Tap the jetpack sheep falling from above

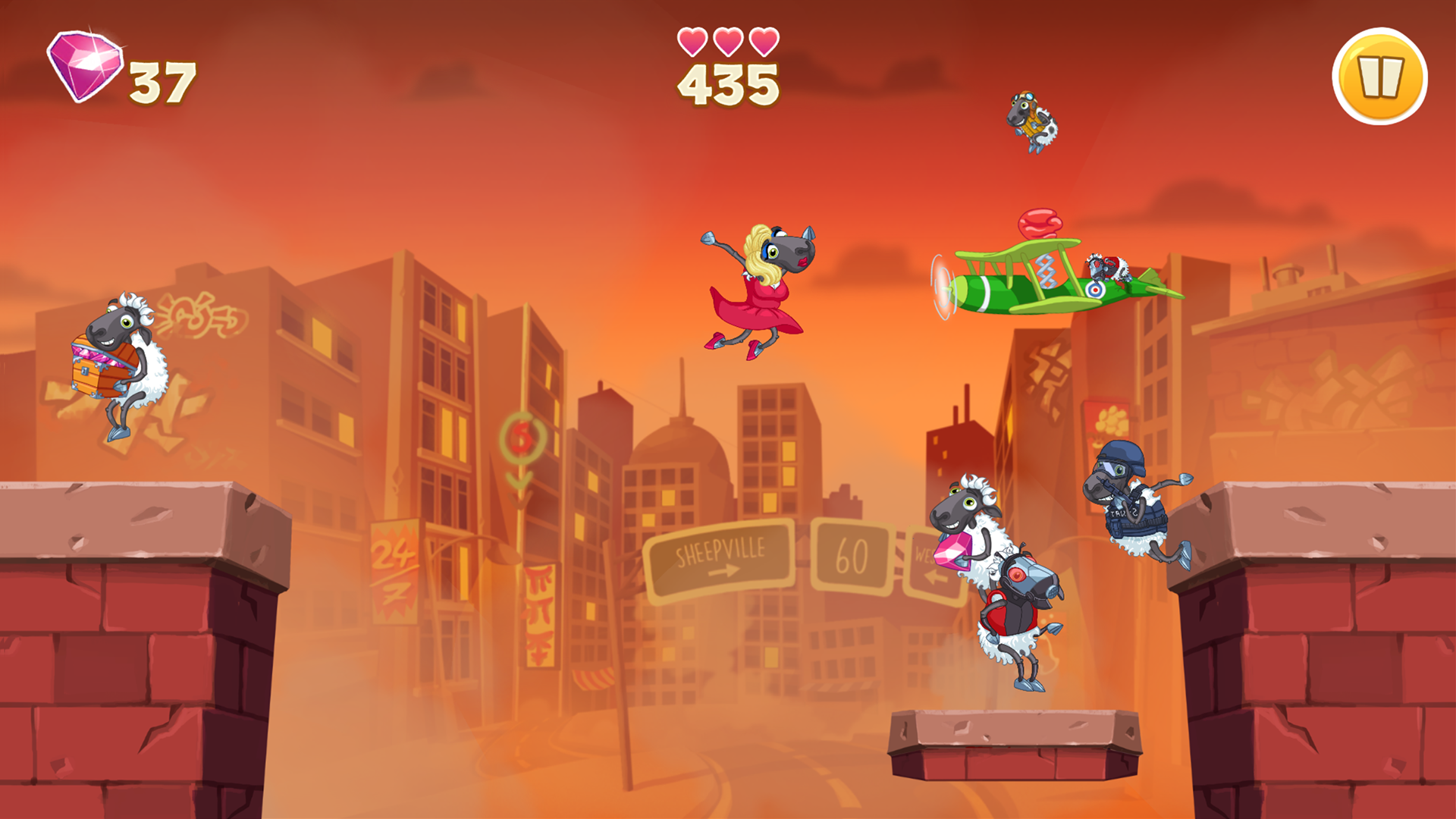coord(1031,121)
